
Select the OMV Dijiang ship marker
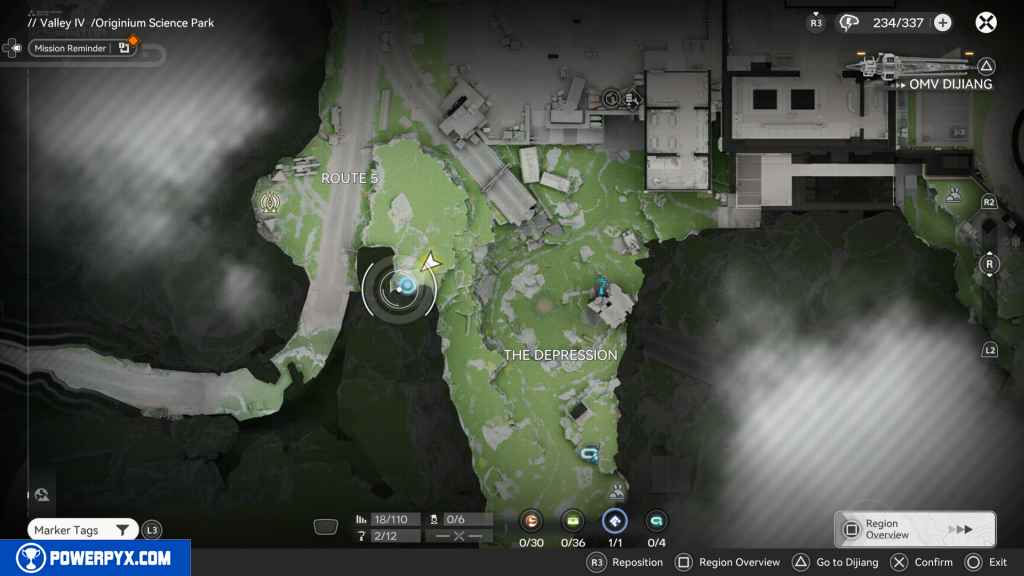[x=910, y=67]
